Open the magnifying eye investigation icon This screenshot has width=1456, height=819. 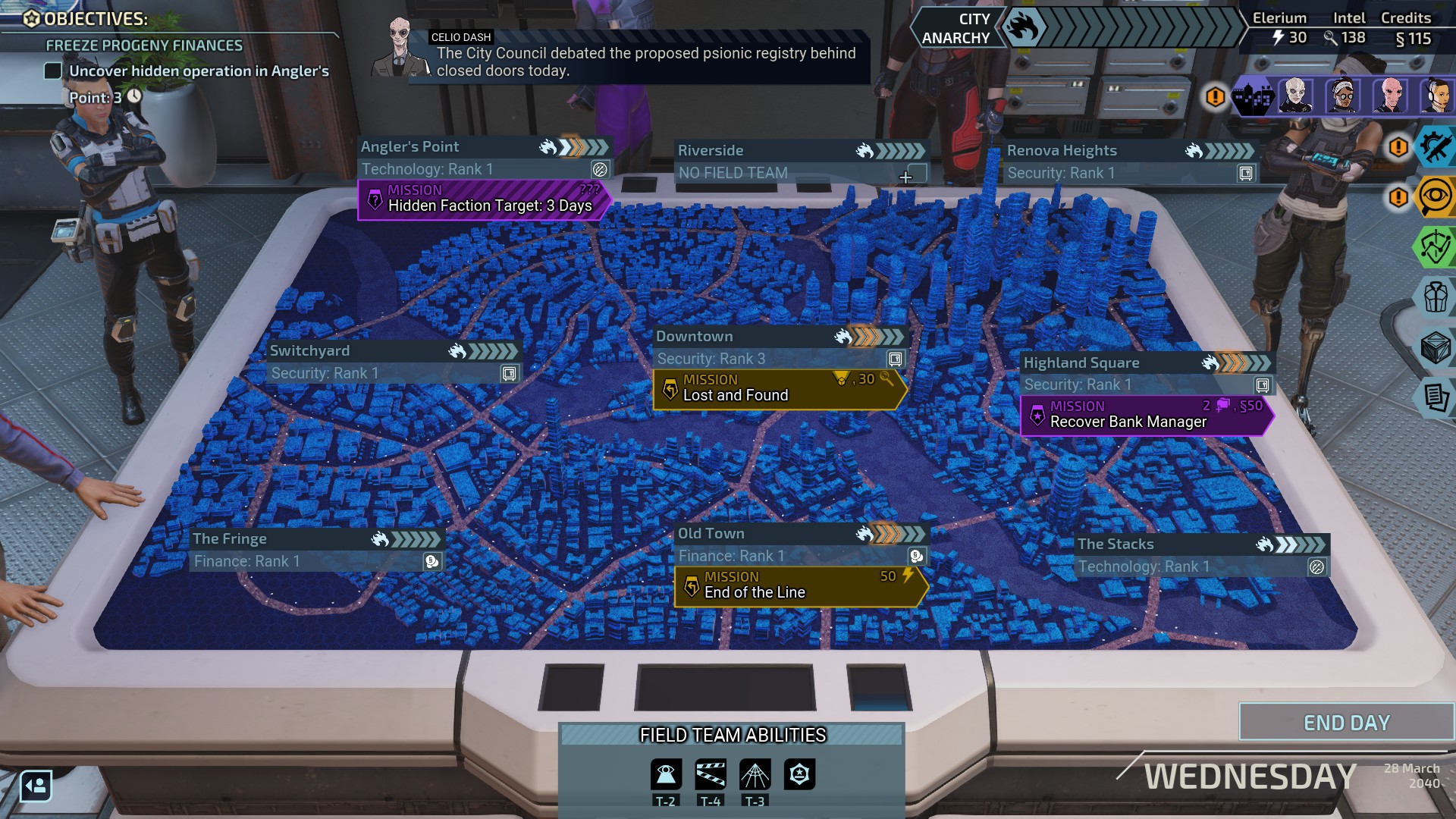pyautogui.click(x=1435, y=197)
